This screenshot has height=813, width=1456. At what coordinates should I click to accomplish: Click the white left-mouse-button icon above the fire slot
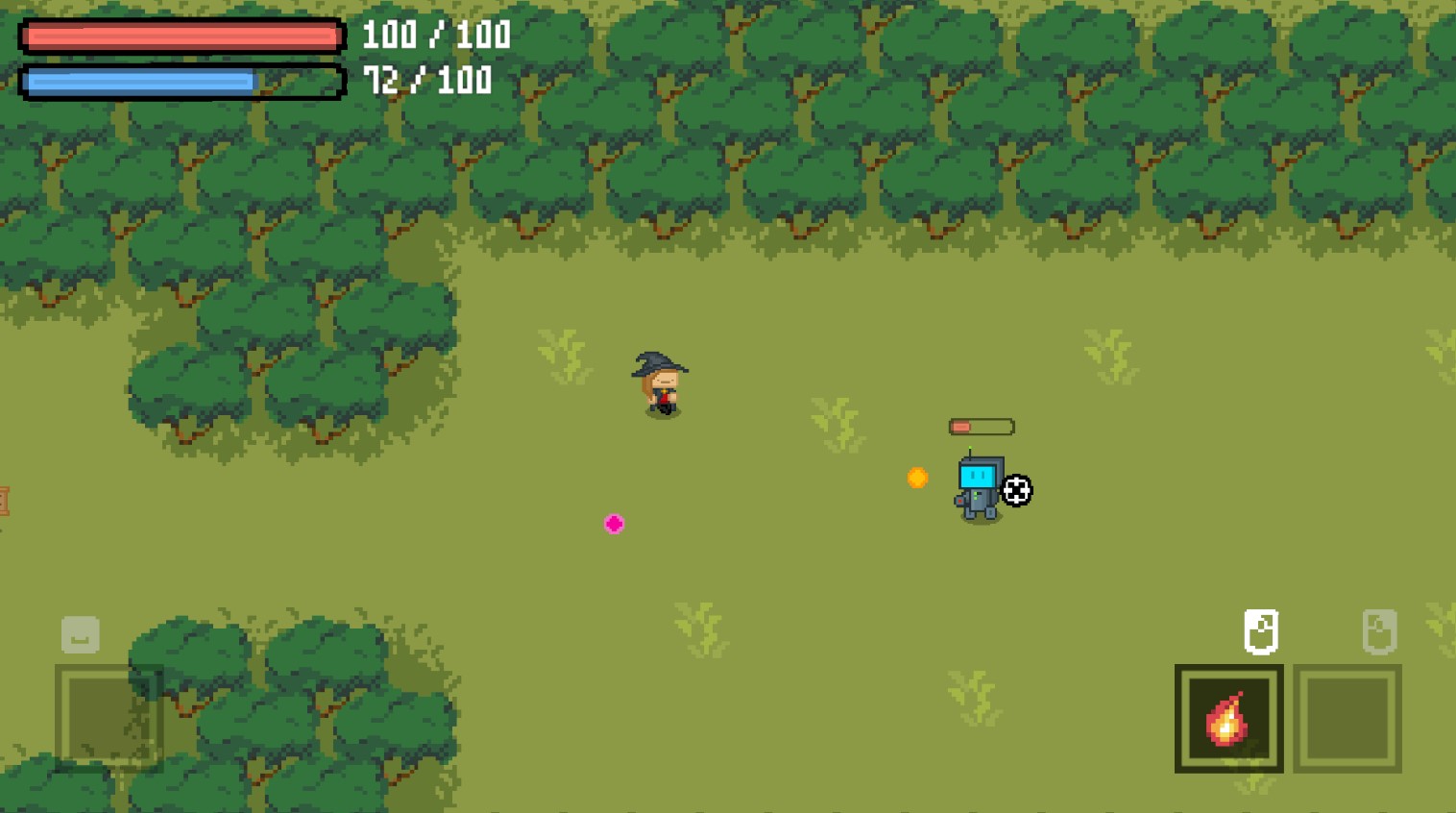point(1262,632)
